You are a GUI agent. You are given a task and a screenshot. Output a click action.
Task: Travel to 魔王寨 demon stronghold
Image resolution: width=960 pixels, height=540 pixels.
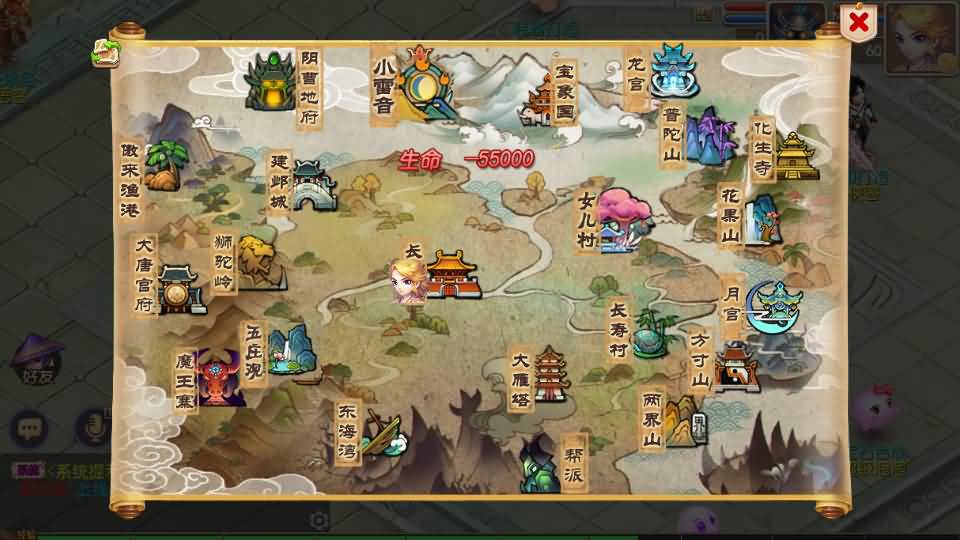[x=218, y=378]
